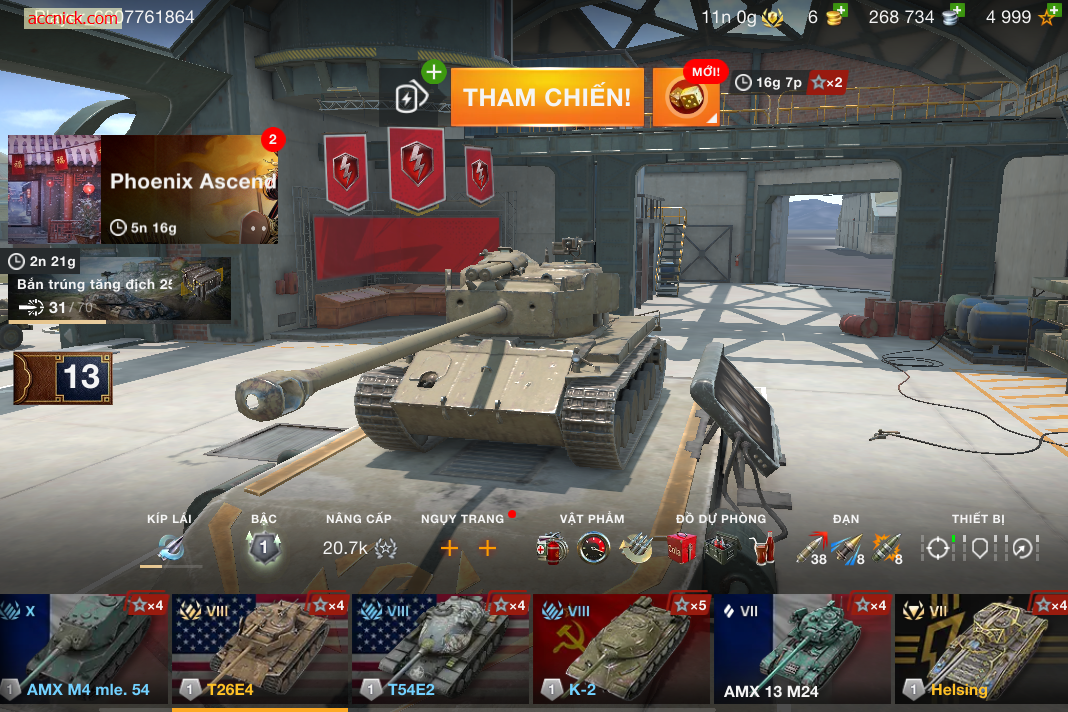Add gold with the green plus button
1068x712 pixels.
(x=841, y=11)
